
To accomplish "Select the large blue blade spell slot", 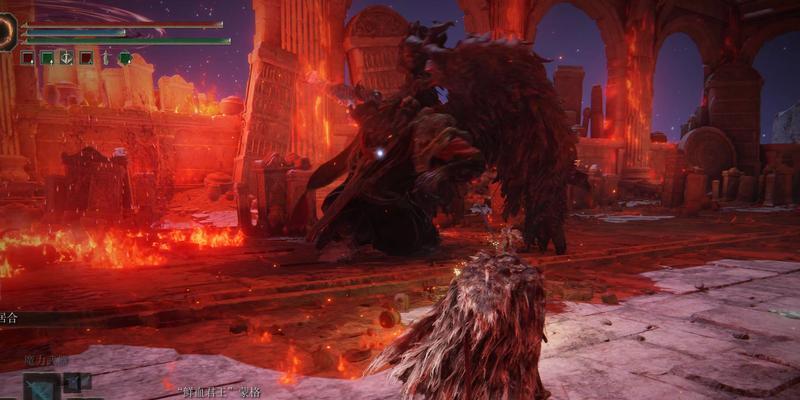I will (42, 387).
